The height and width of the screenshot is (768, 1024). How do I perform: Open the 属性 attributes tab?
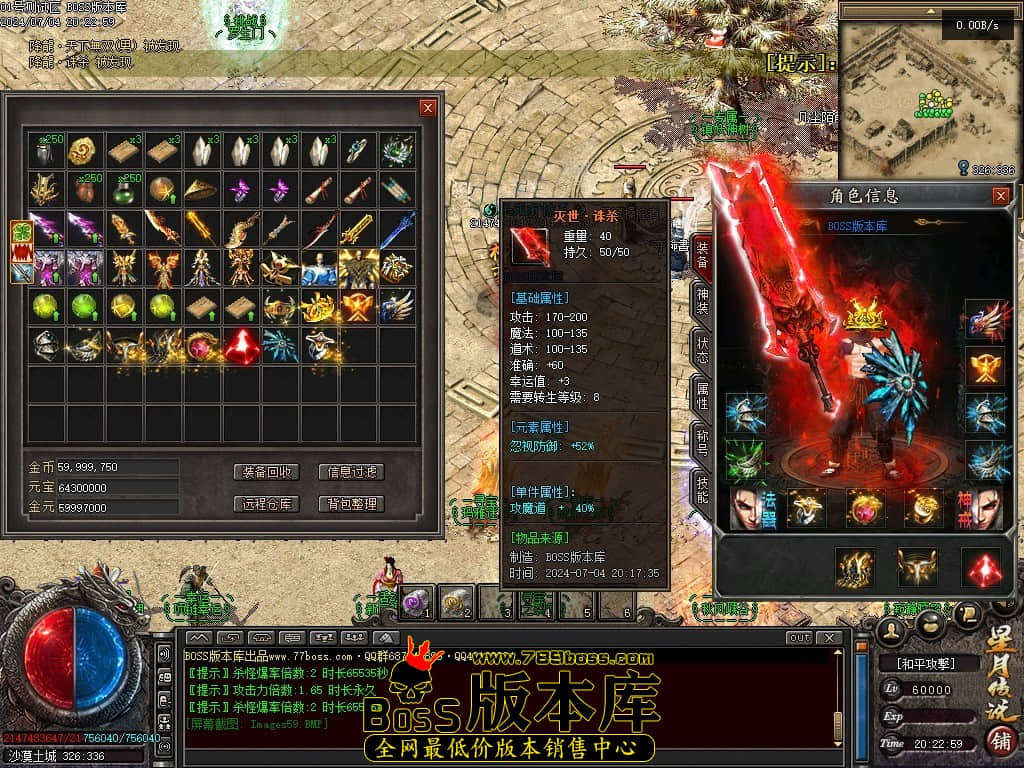[702, 398]
